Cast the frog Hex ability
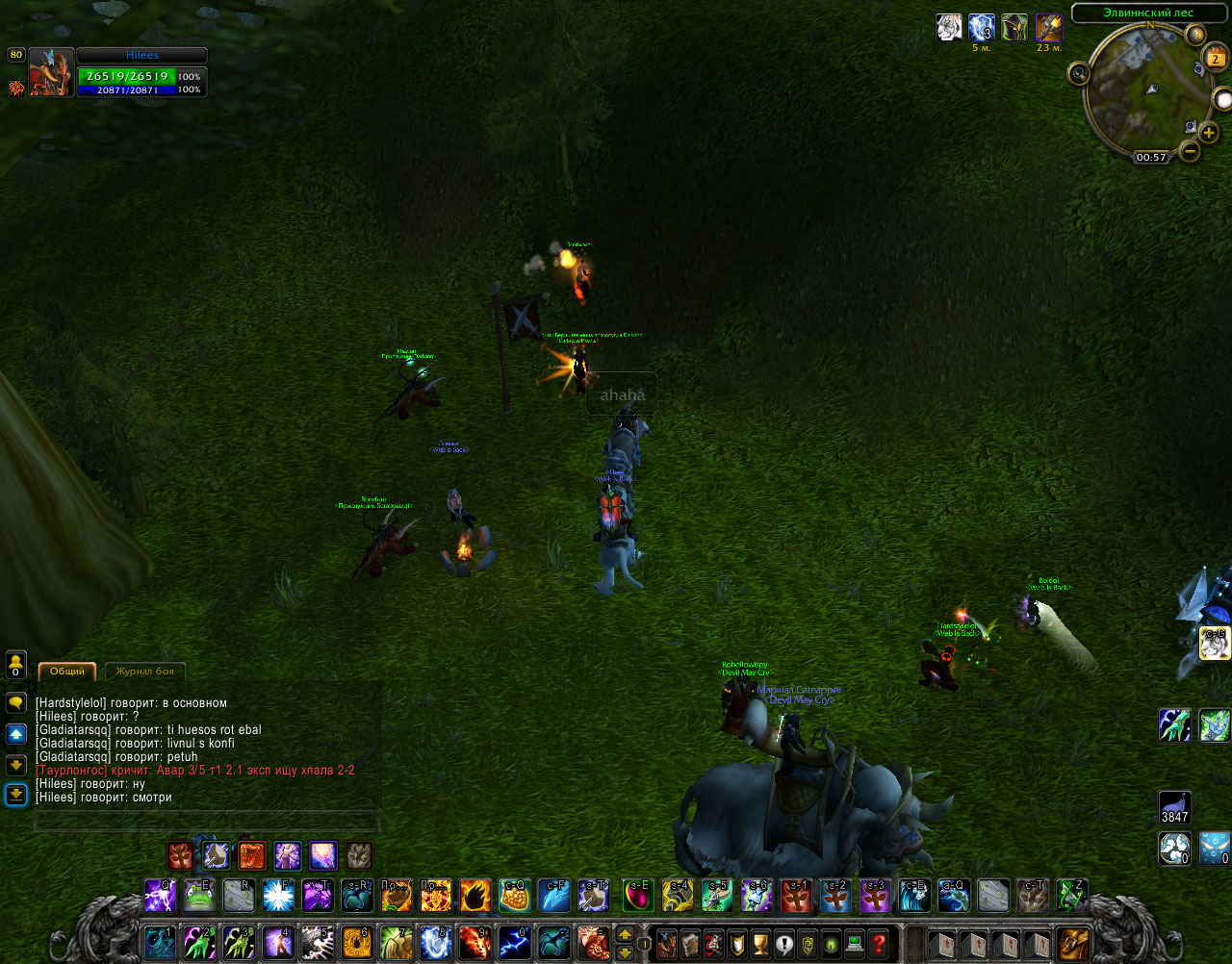 point(199,897)
